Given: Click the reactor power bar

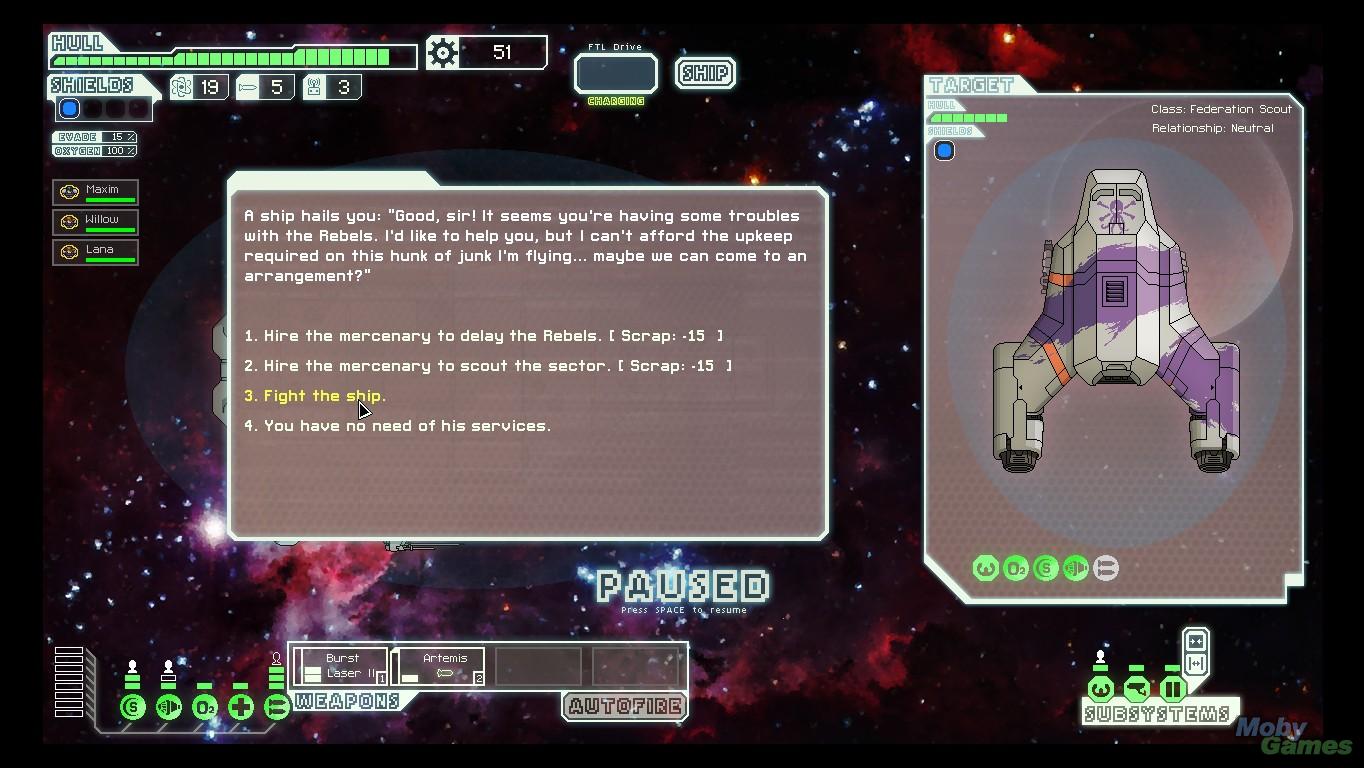Looking at the screenshot, I should click(67, 680).
